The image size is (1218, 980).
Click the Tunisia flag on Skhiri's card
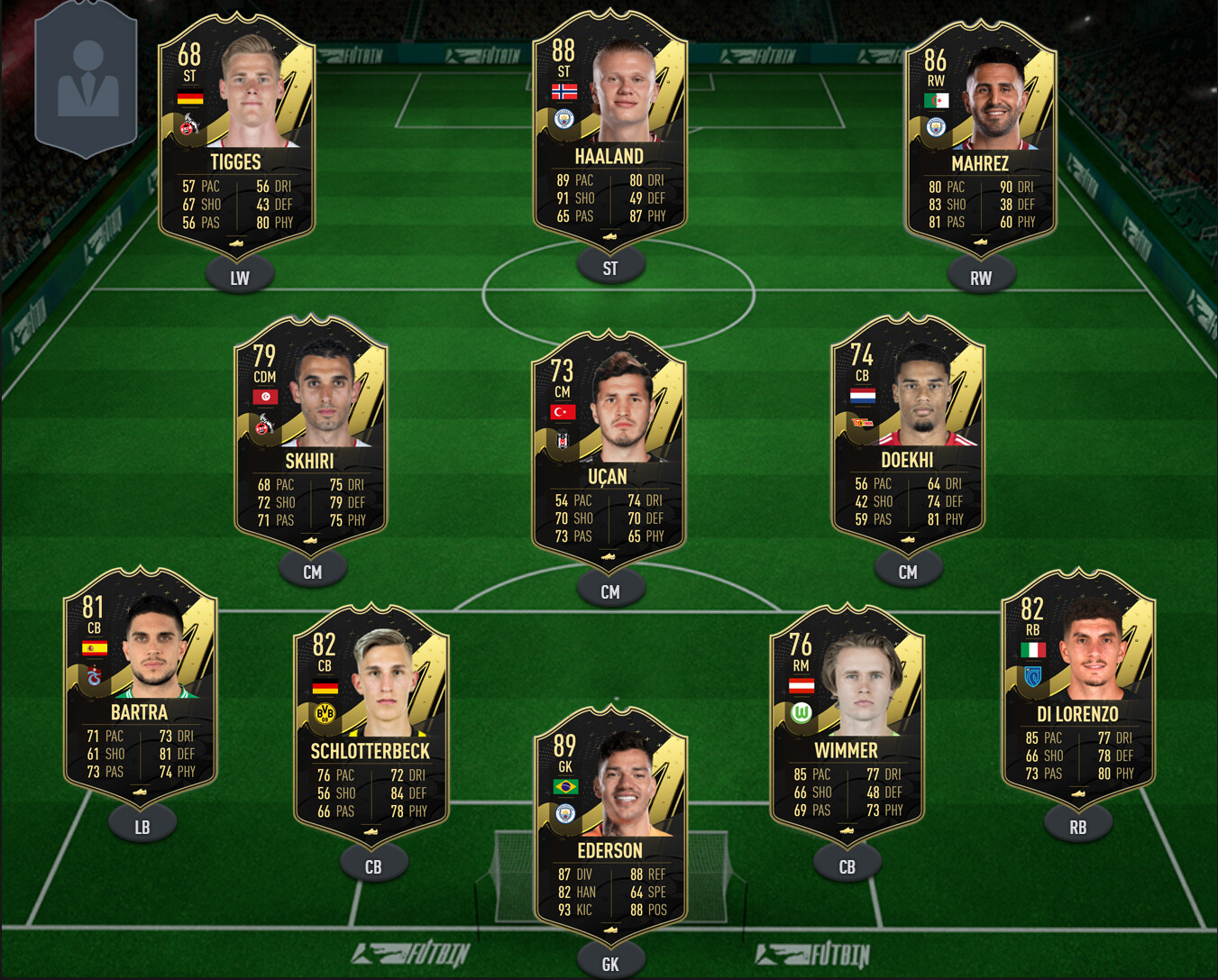264,397
